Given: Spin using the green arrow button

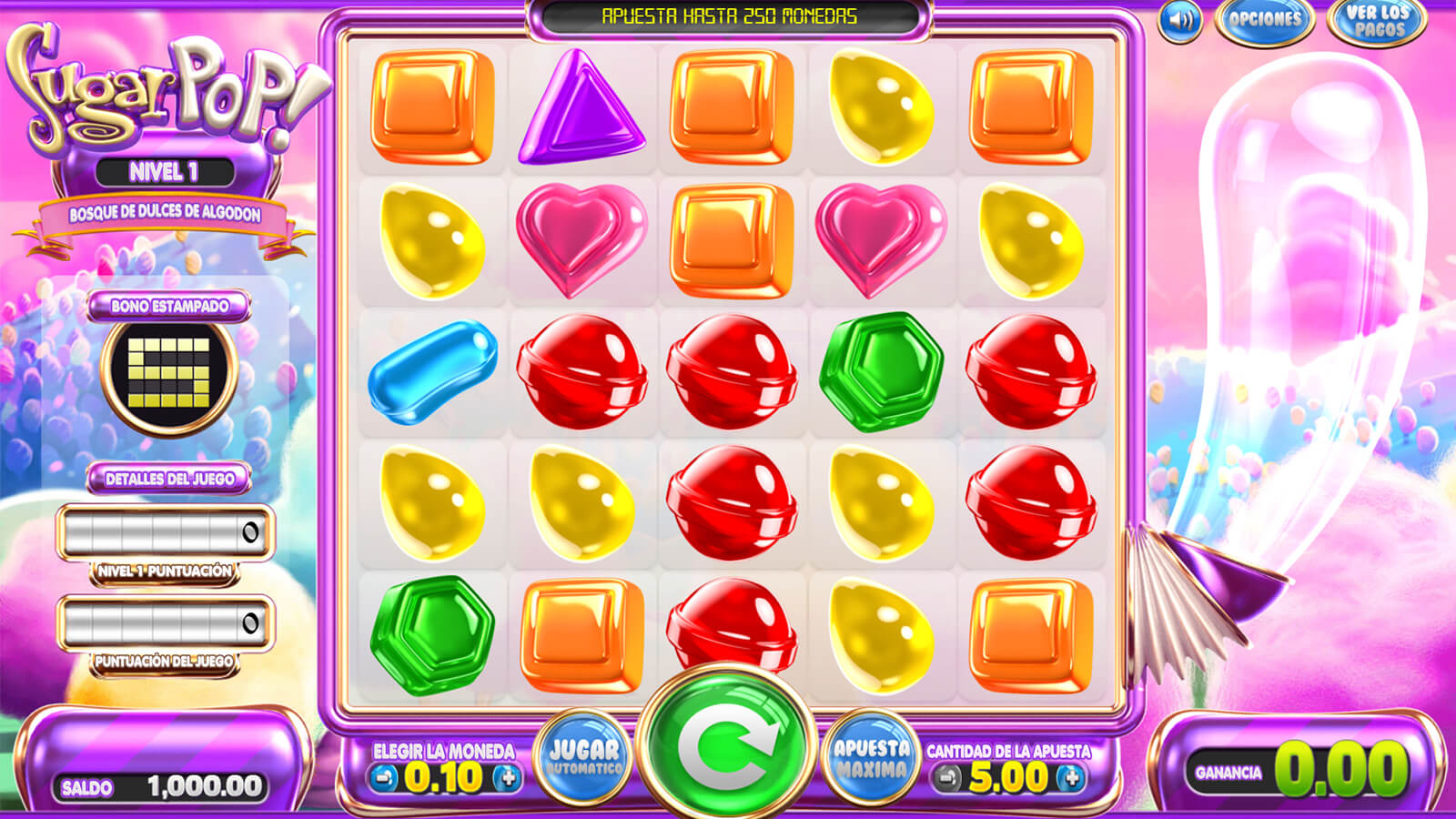Looking at the screenshot, I should [726, 743].
